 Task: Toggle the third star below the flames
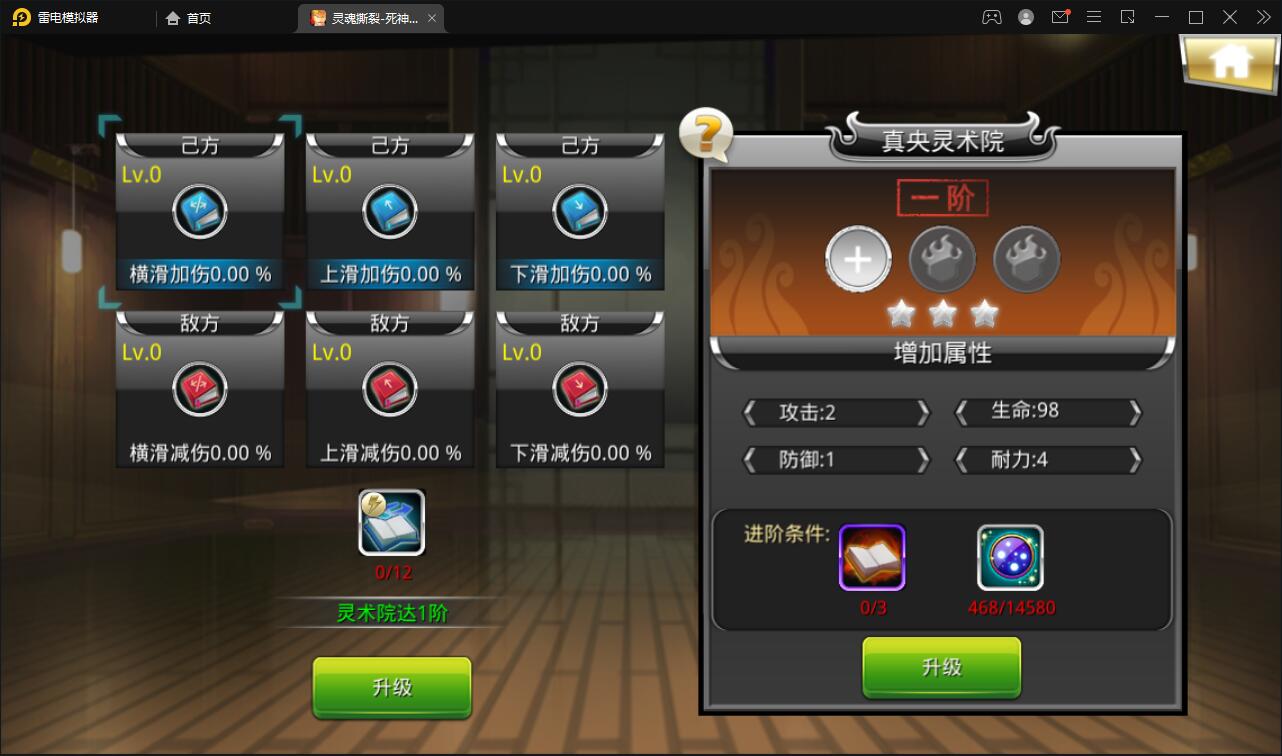984,313
